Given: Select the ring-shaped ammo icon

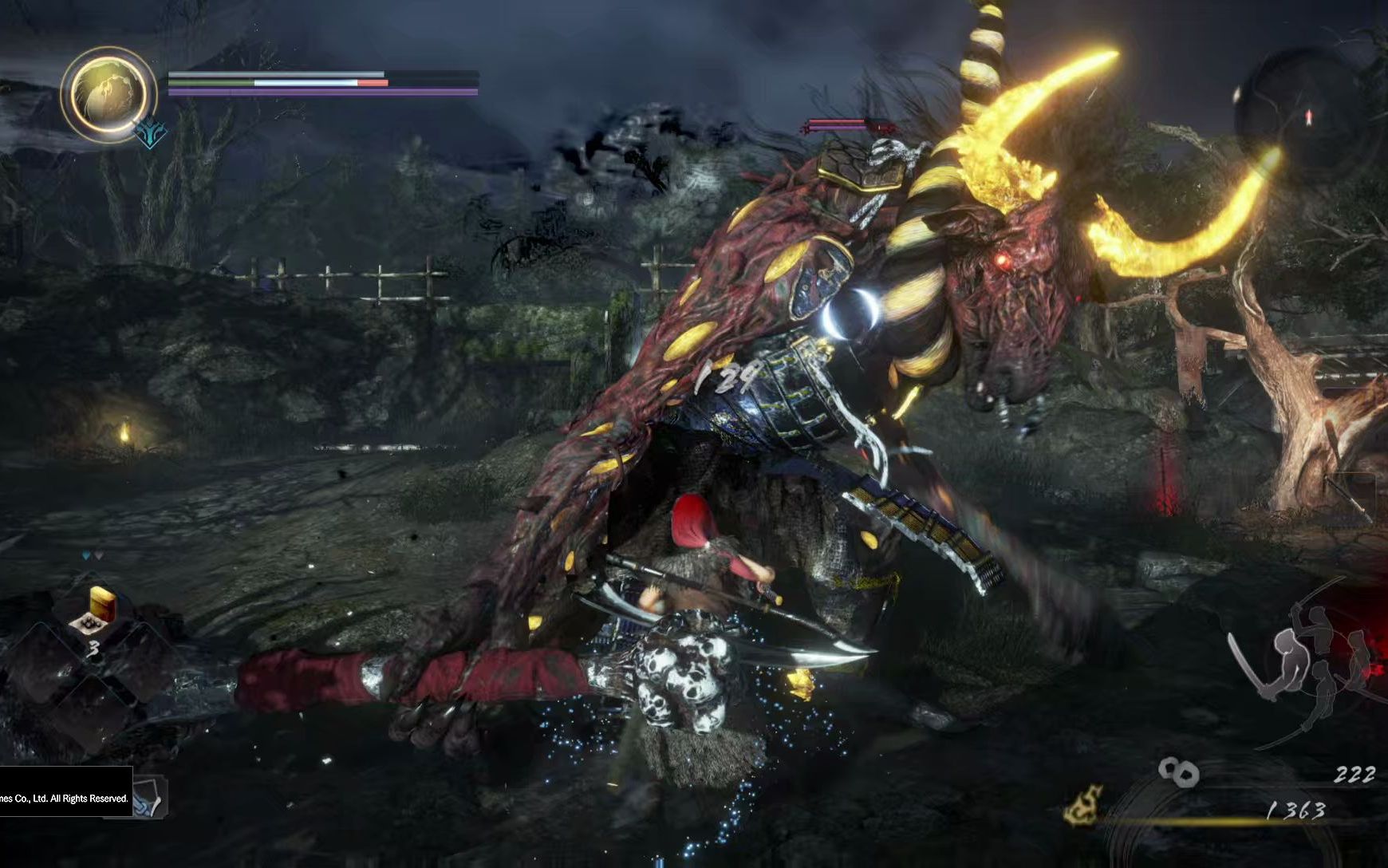Looking at the screenshot, I should pos(1178,771).
